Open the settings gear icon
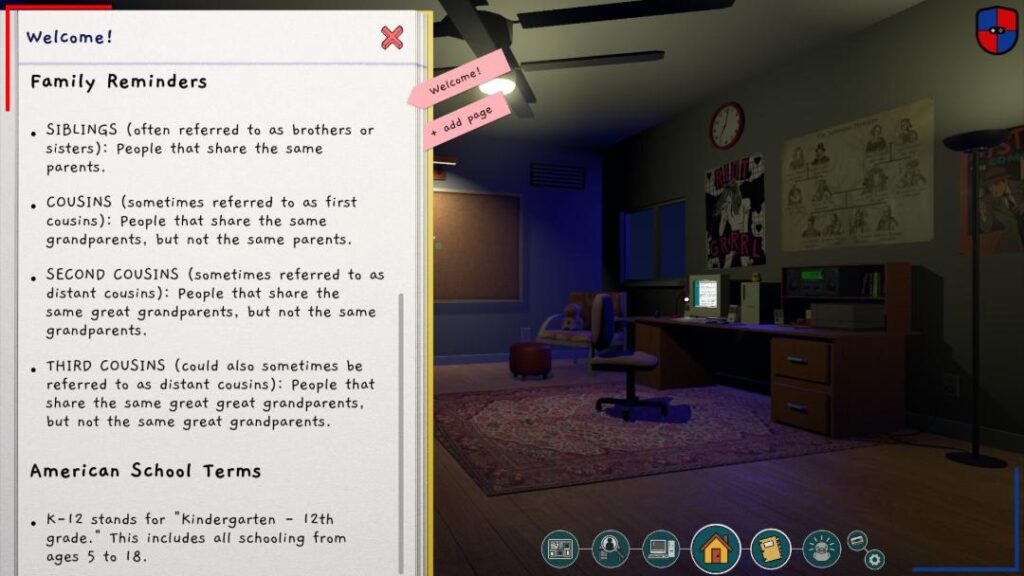This screenshot has width=1024, height=576. point(874,560)
